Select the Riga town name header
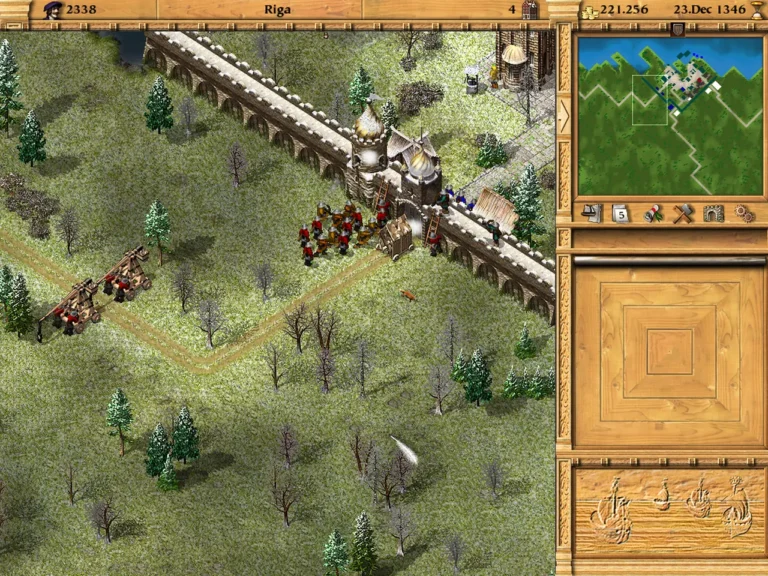The height and width of the screenshot is (576, 768). [278, 10]
